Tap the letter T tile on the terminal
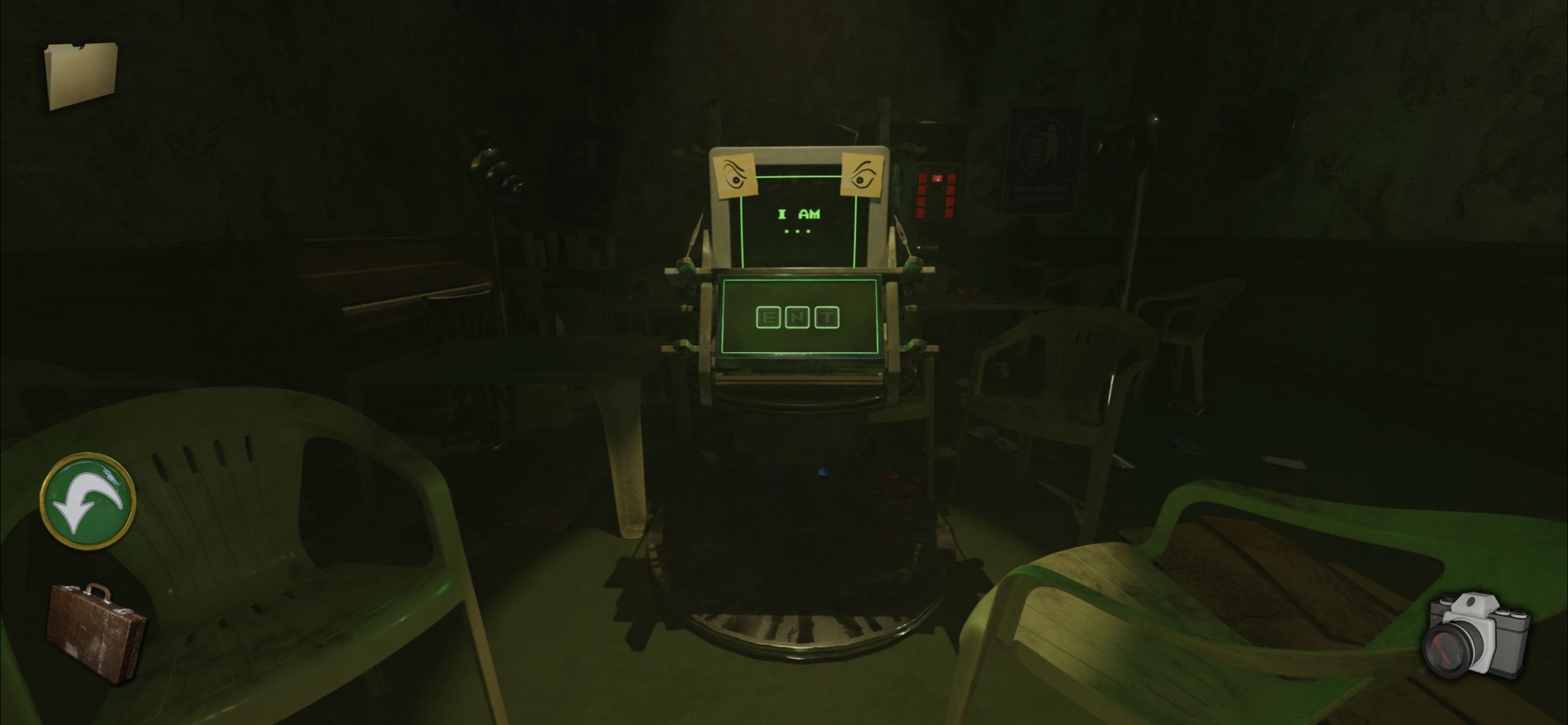Screen dimensions: 1568x725 pos(827,317)
